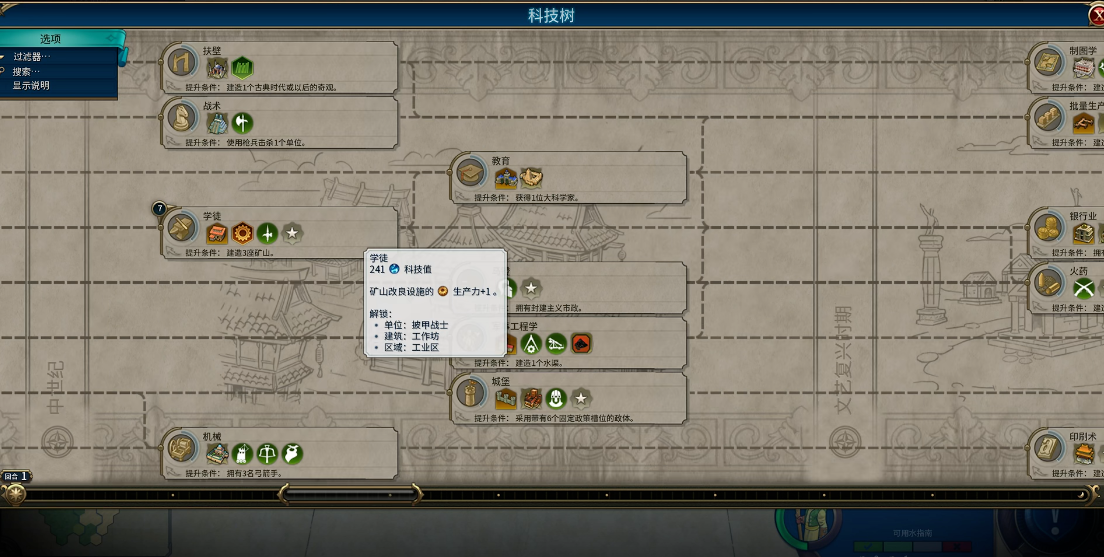Select the 扶壁 technology node
The image size is (1104, 557).
tap(181, 62)
